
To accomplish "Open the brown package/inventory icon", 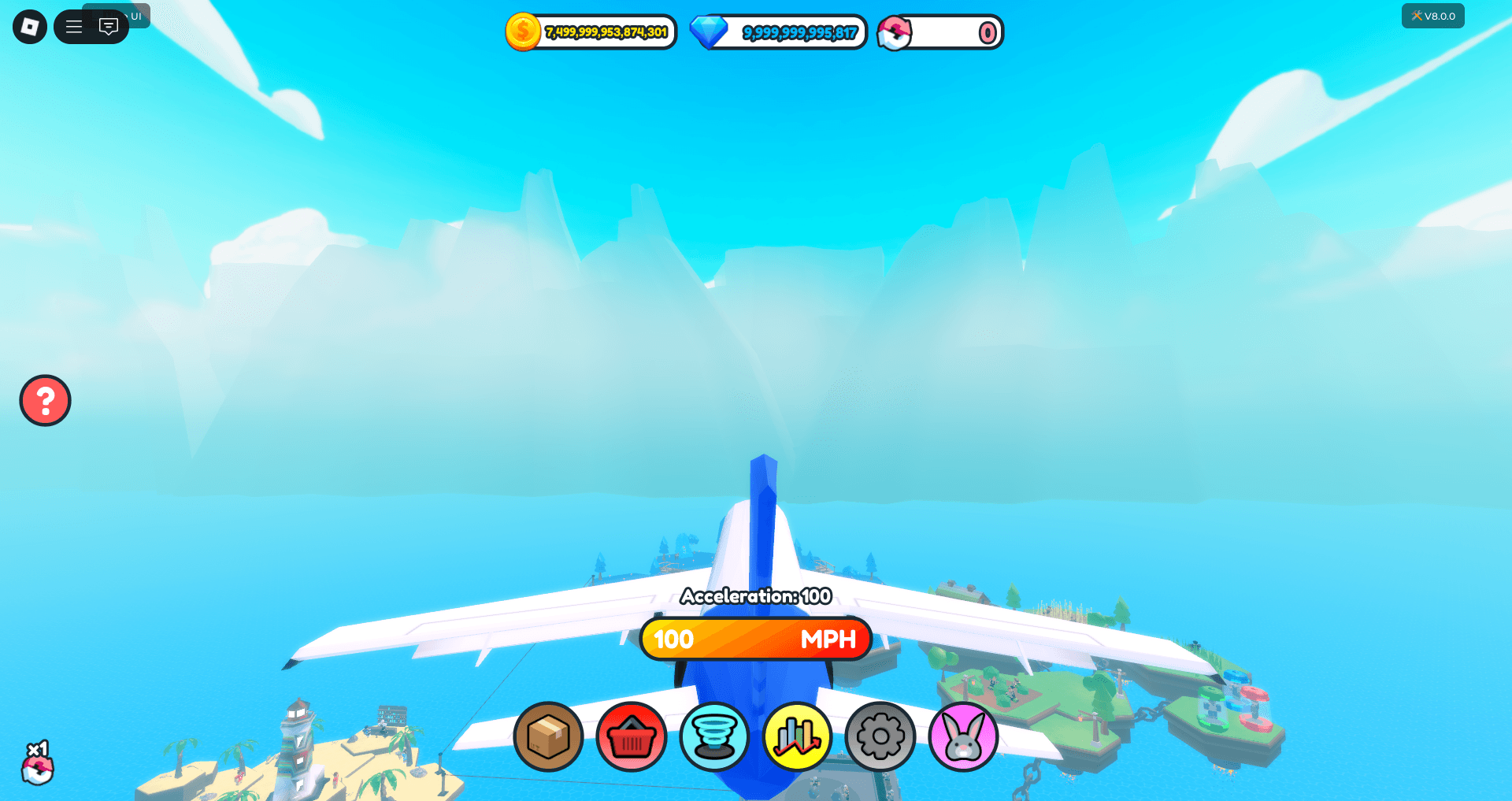I will (549, 737).
